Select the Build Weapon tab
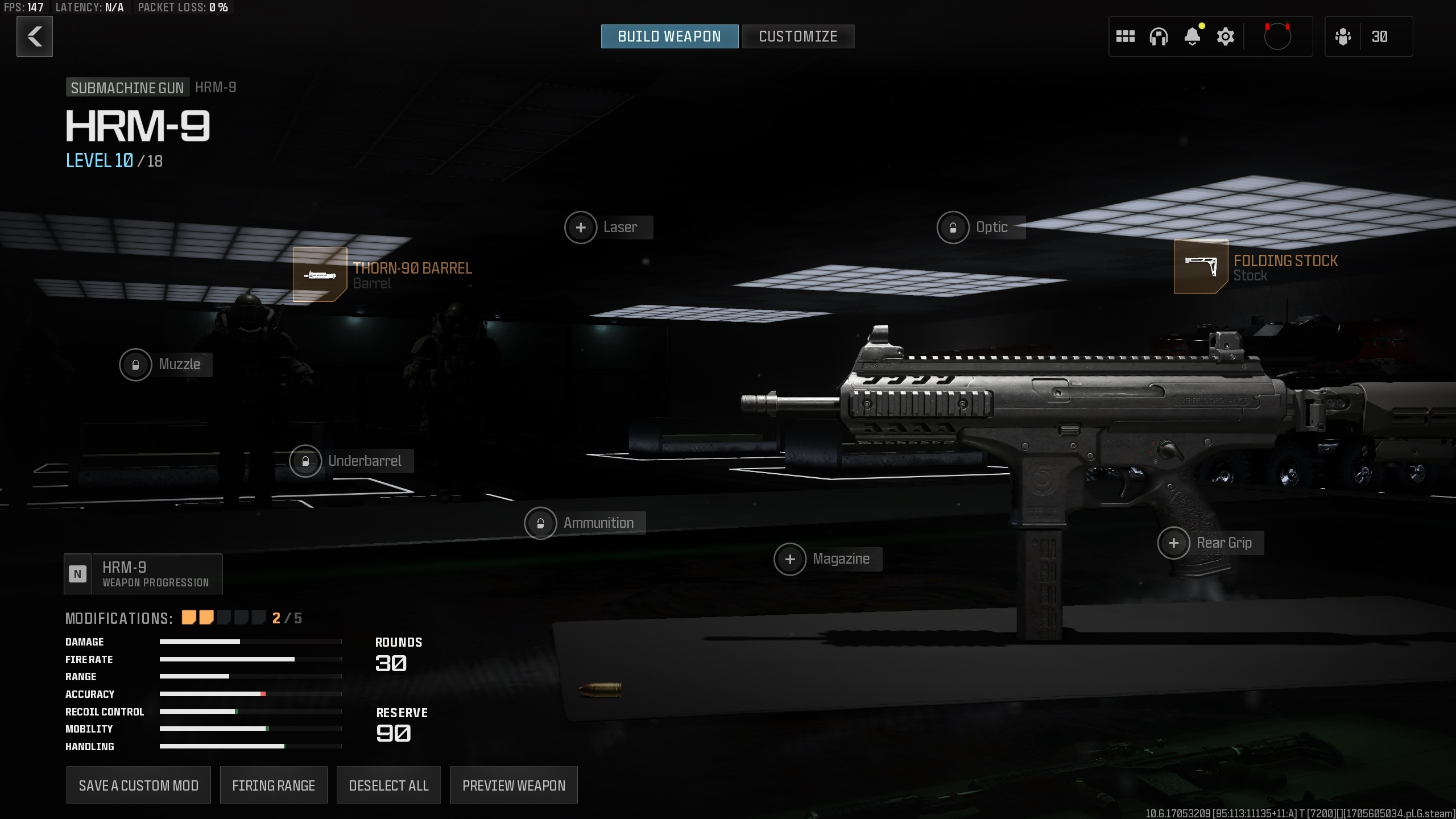1456x819 pixels. tap(669, 36)
